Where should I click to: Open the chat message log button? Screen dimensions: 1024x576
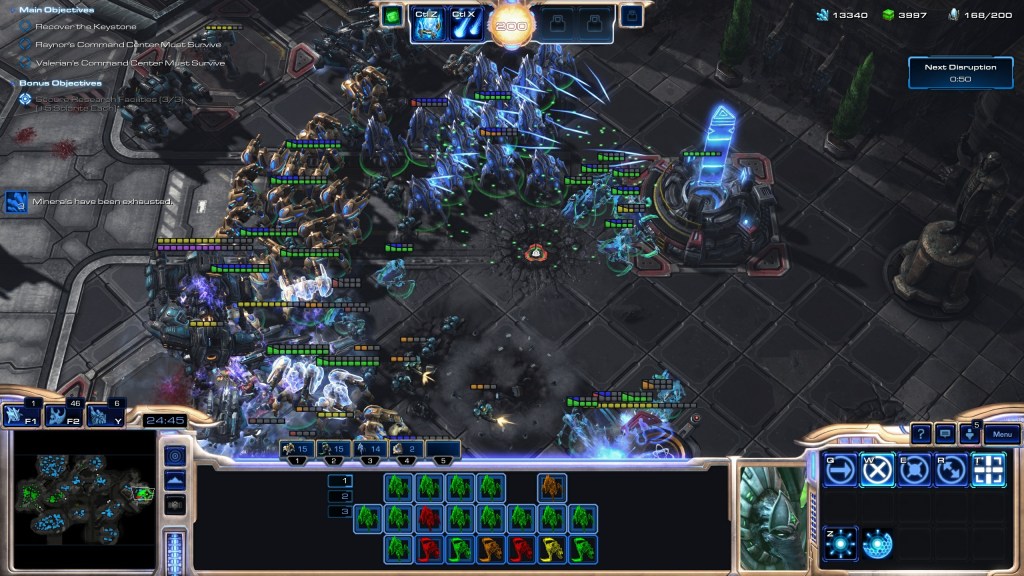(945, 434)
